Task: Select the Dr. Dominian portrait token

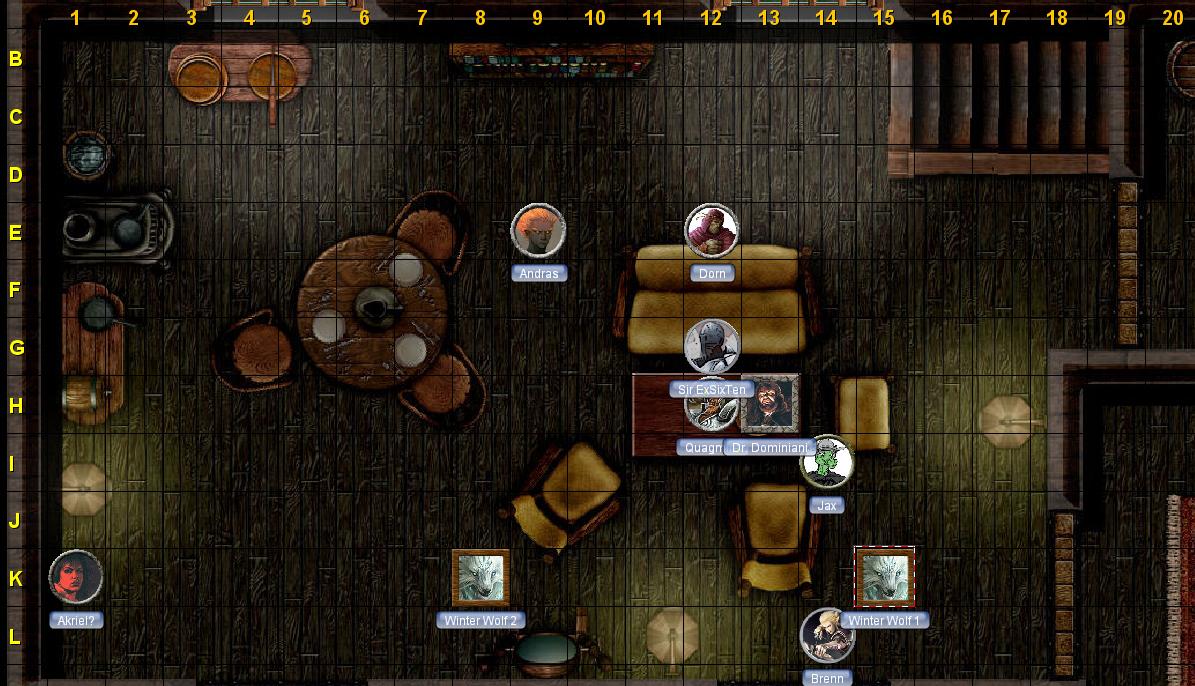Action: point(770,405)
